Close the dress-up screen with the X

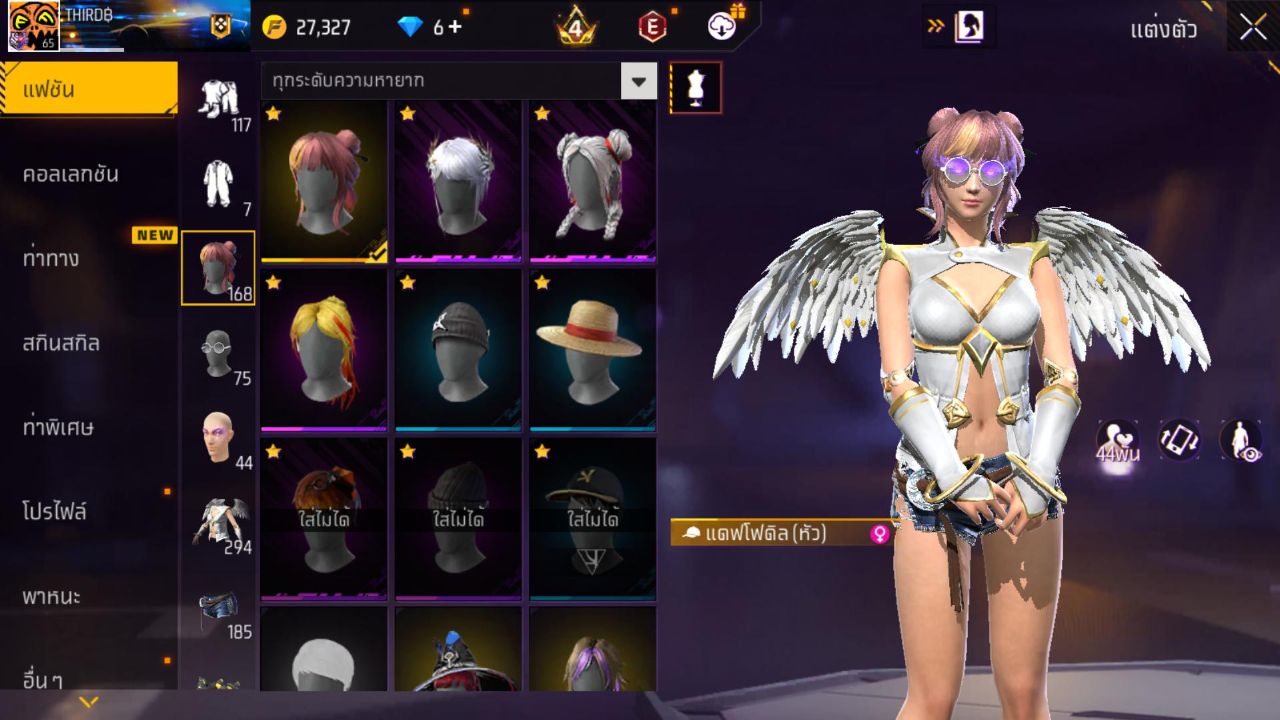click(1253, 27)
